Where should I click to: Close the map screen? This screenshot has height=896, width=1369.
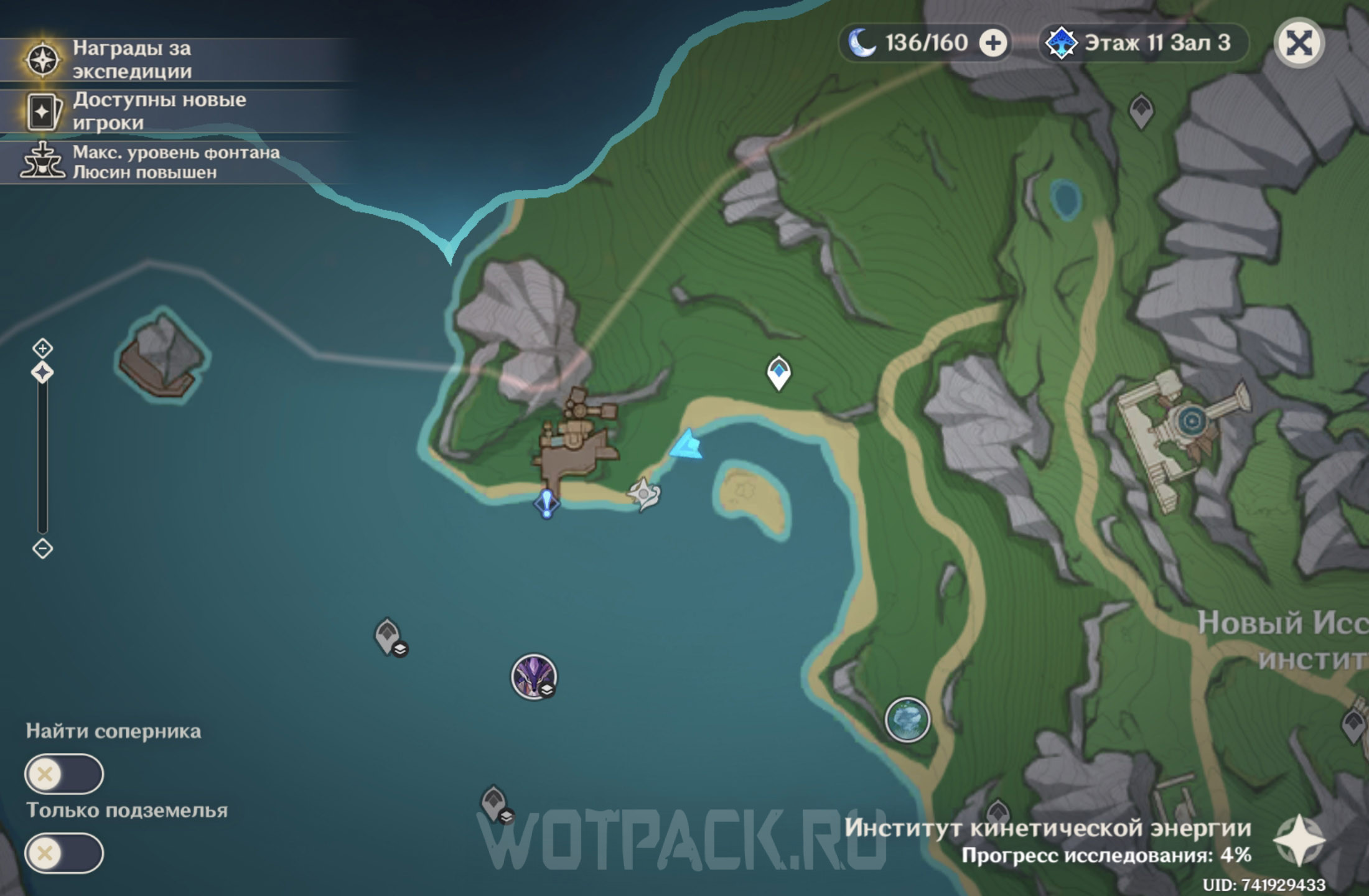(x=1299, y=43)
